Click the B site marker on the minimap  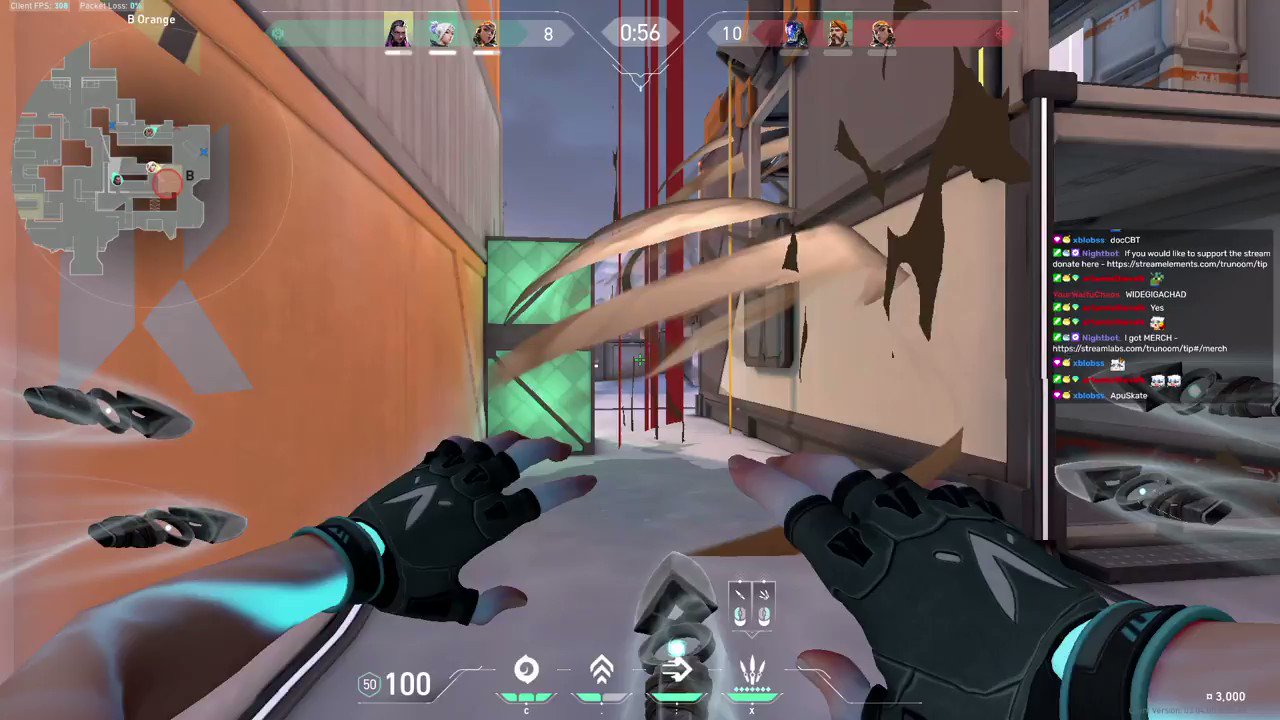(189, 176)
